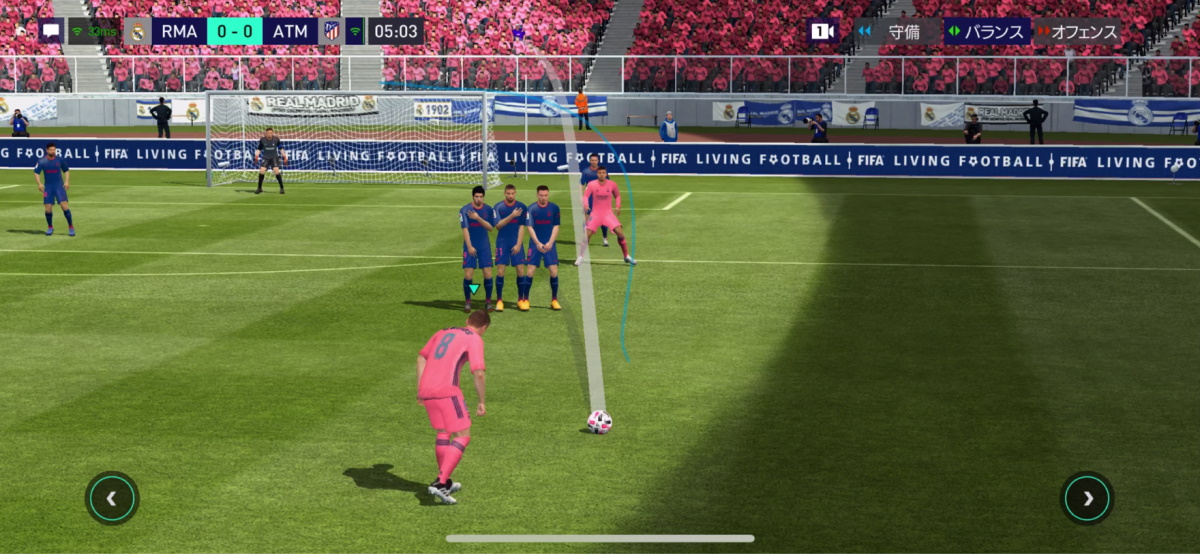Switch camera view with the camera 1 button
Screen dimensions: 1200x554
pos(822,31)
